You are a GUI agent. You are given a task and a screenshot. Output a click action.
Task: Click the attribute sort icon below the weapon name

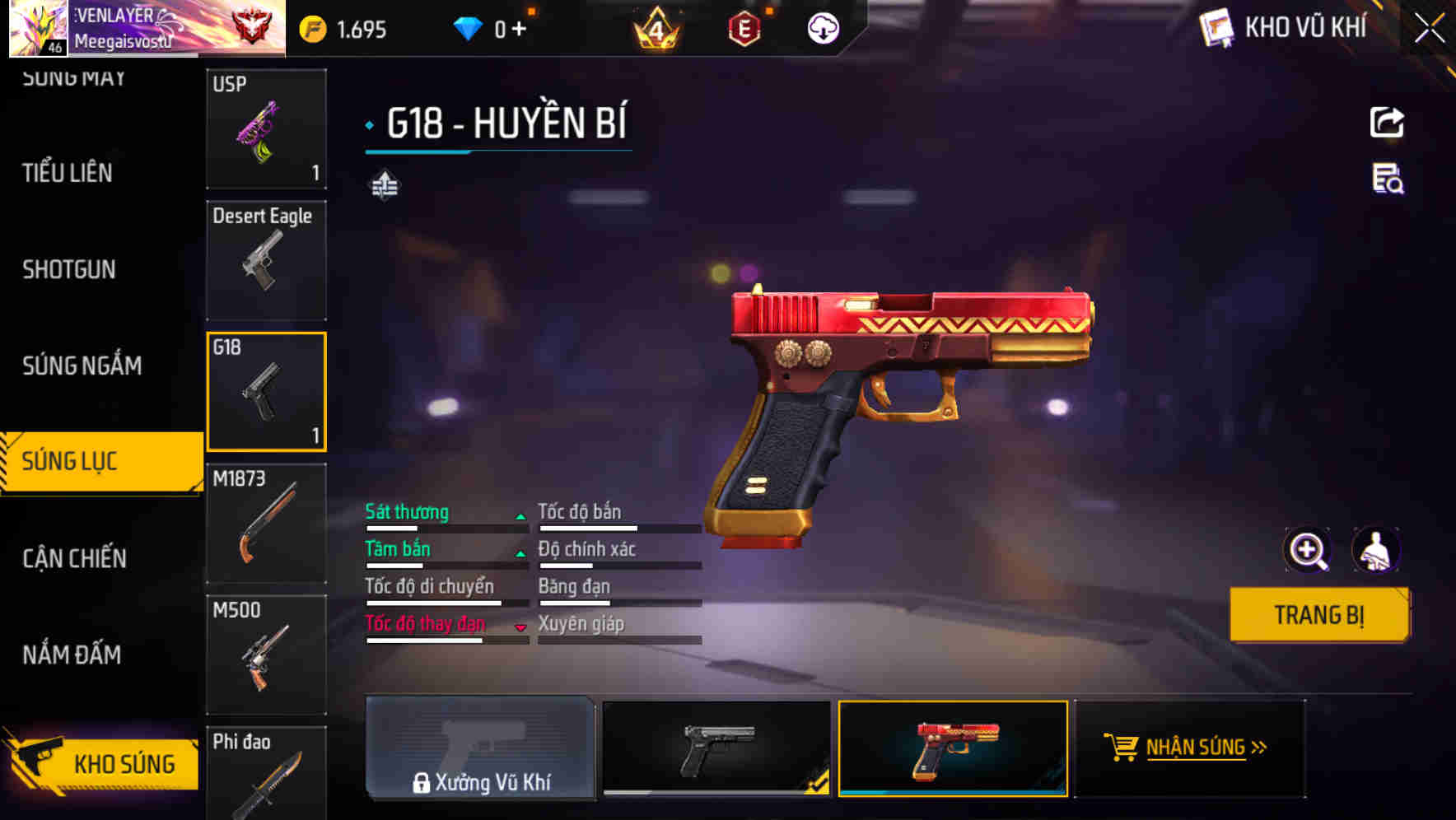pos(386,185)
